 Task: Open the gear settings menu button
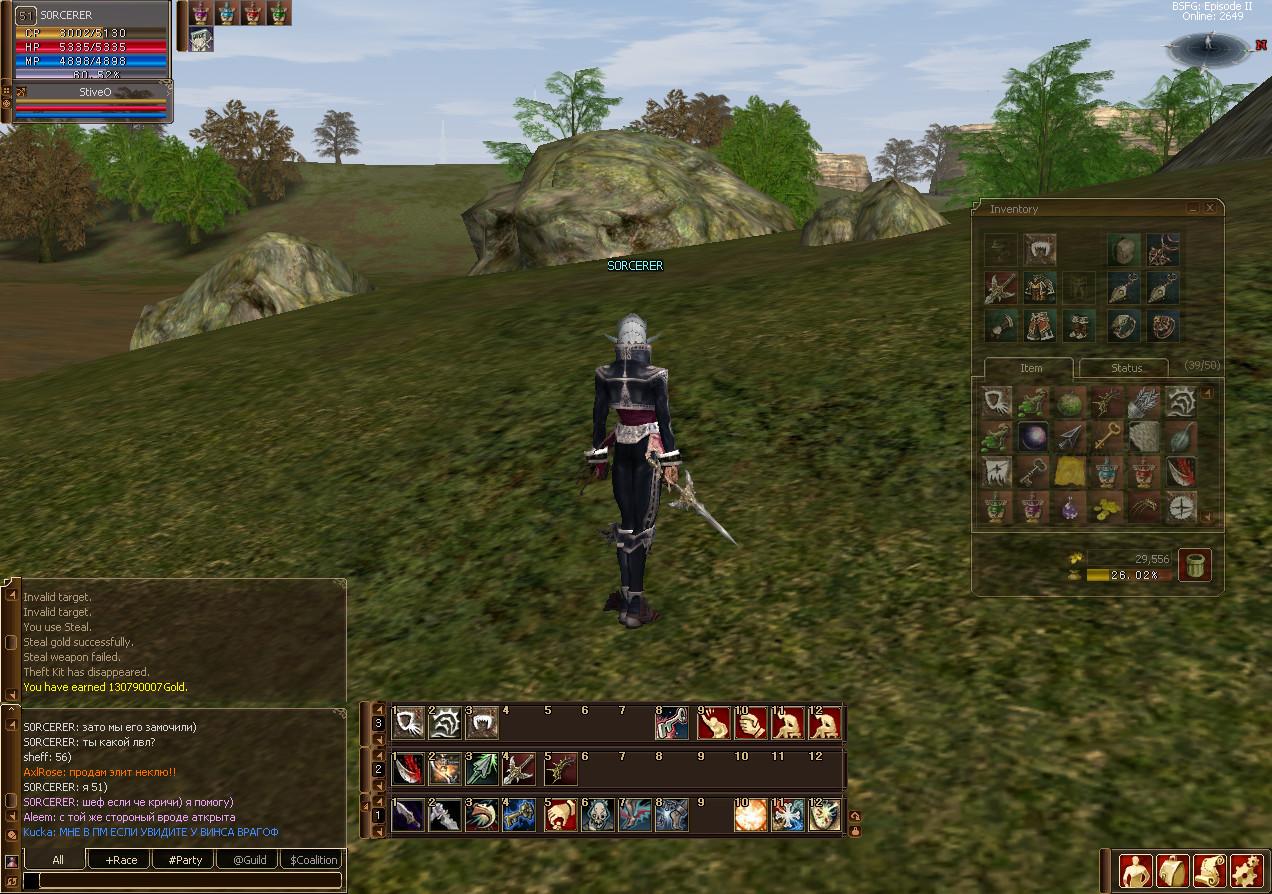tap(1245, 871)
